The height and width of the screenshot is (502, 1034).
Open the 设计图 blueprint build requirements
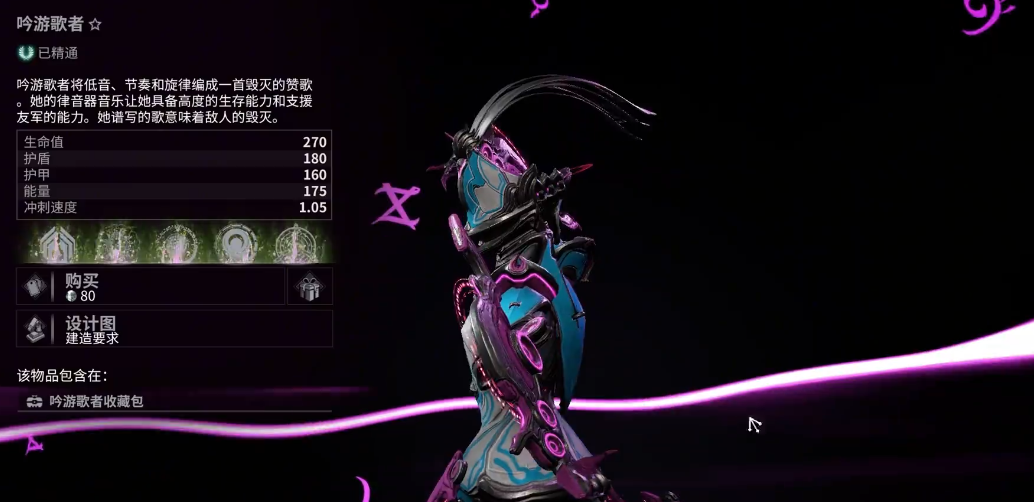tap(174, 329)
